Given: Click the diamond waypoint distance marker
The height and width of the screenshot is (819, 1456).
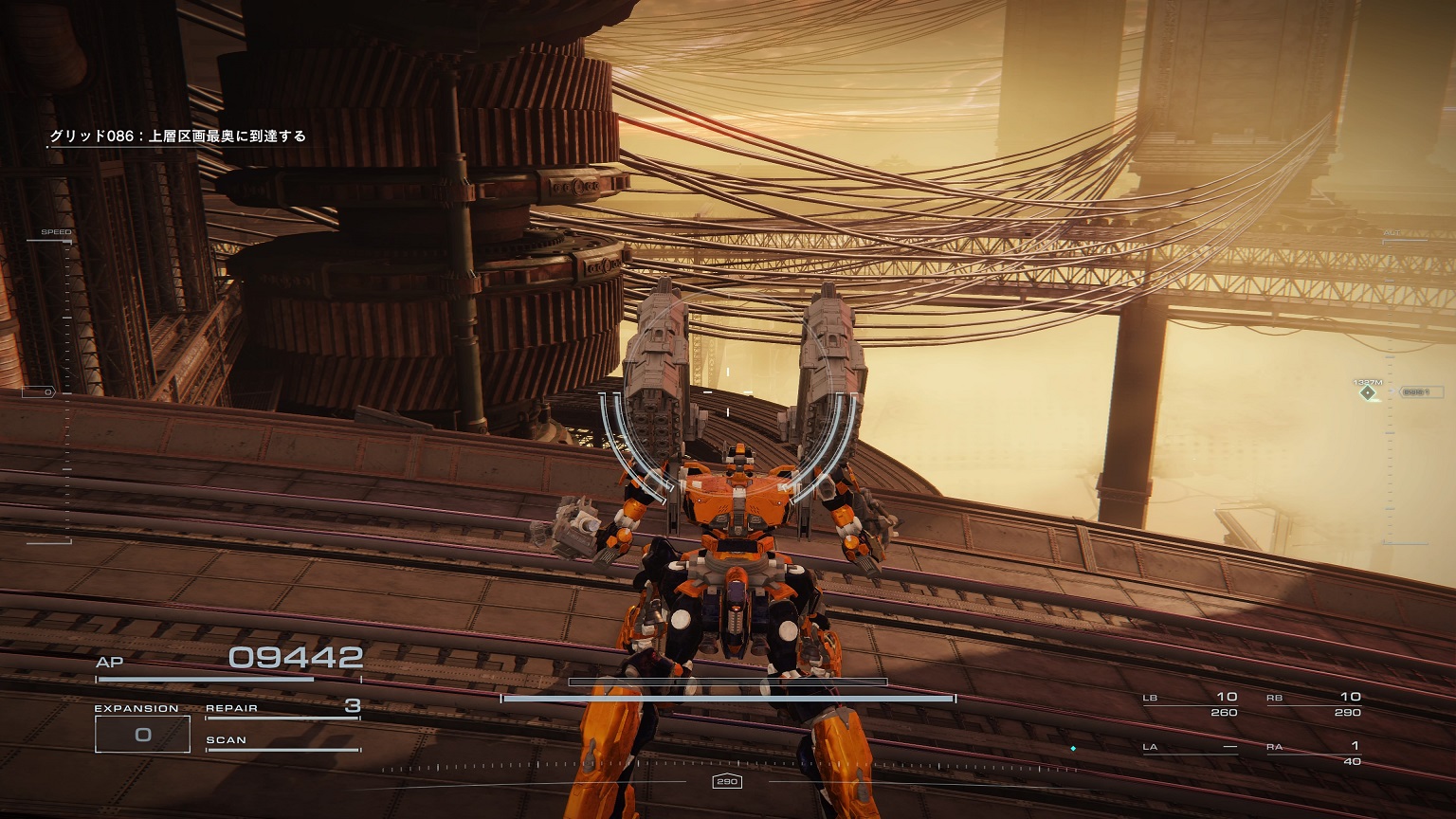Looking at the screenshot, I should click(x=1368, y=391).
